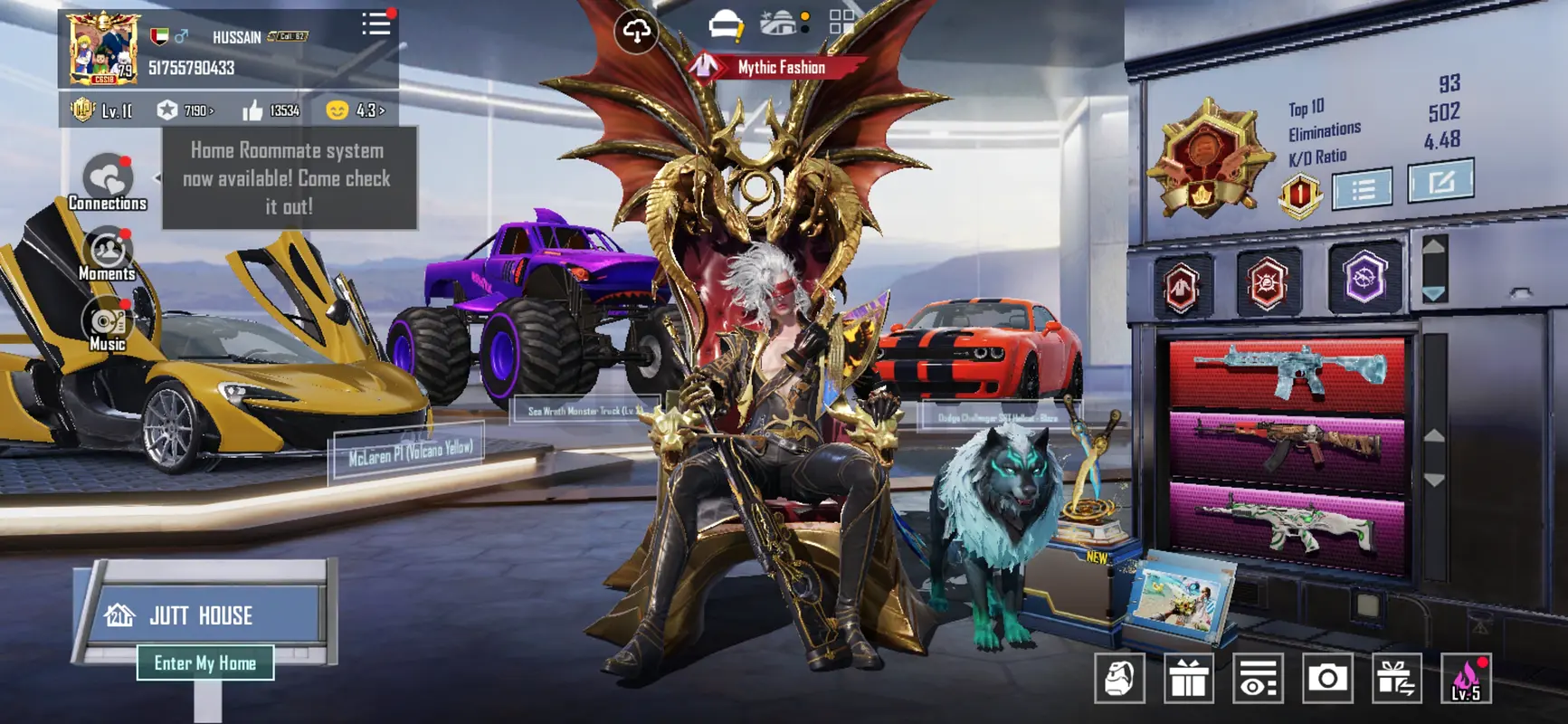Image resolution: width=1568 pixels, height=724 pixels.
Task: Show the popularity star count 7190
Action: coord(185,110)
